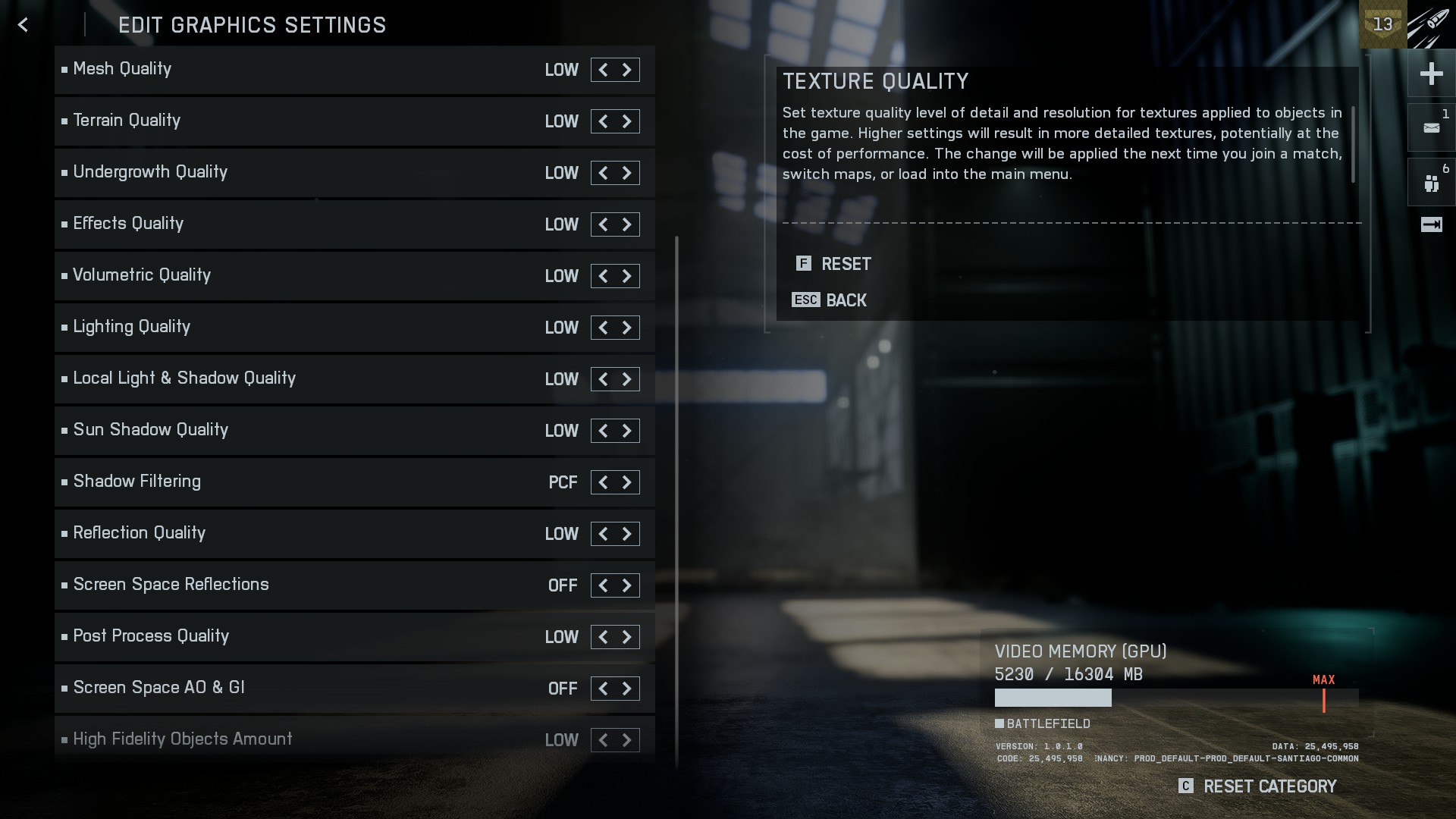Screen dimensions: 1456x819
Task: Open the mail envelope notifications
Action: (1431, 128)
